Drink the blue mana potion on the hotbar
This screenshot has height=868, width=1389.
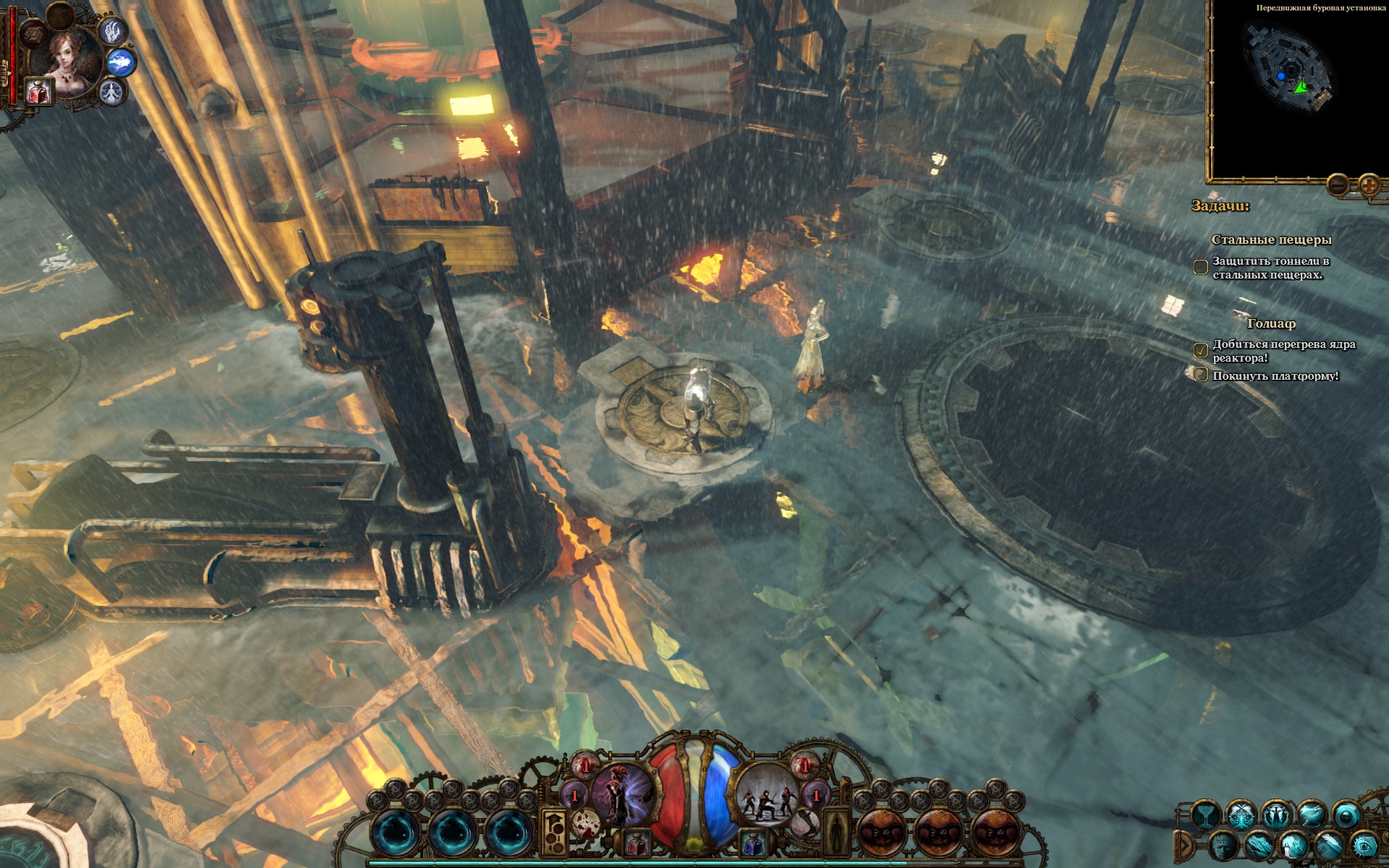(x=752, y=843)
